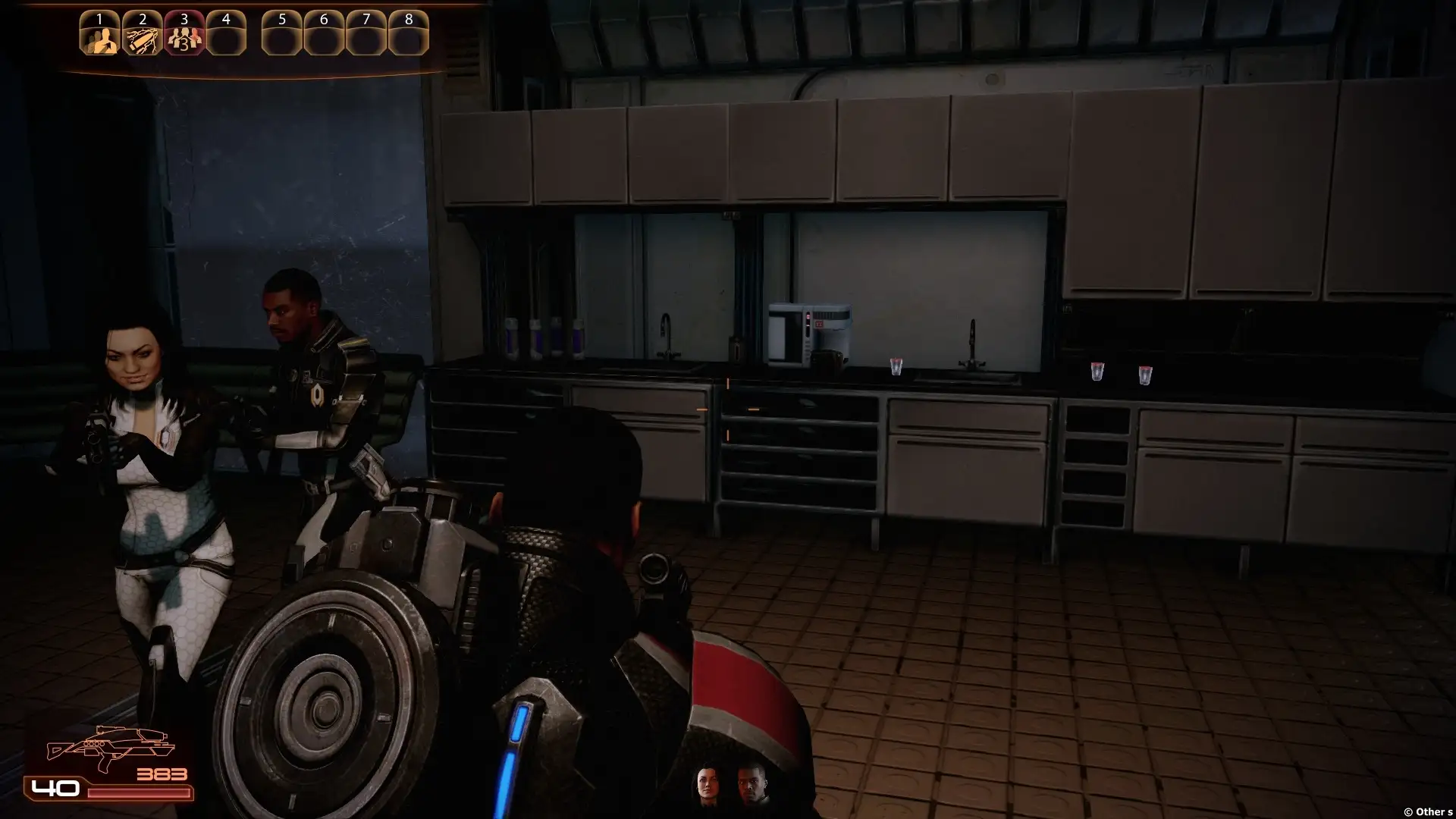Screen dimensions: 1456x819
Task: Click the assault rifle weapon icon
Action: pos(111,748)
